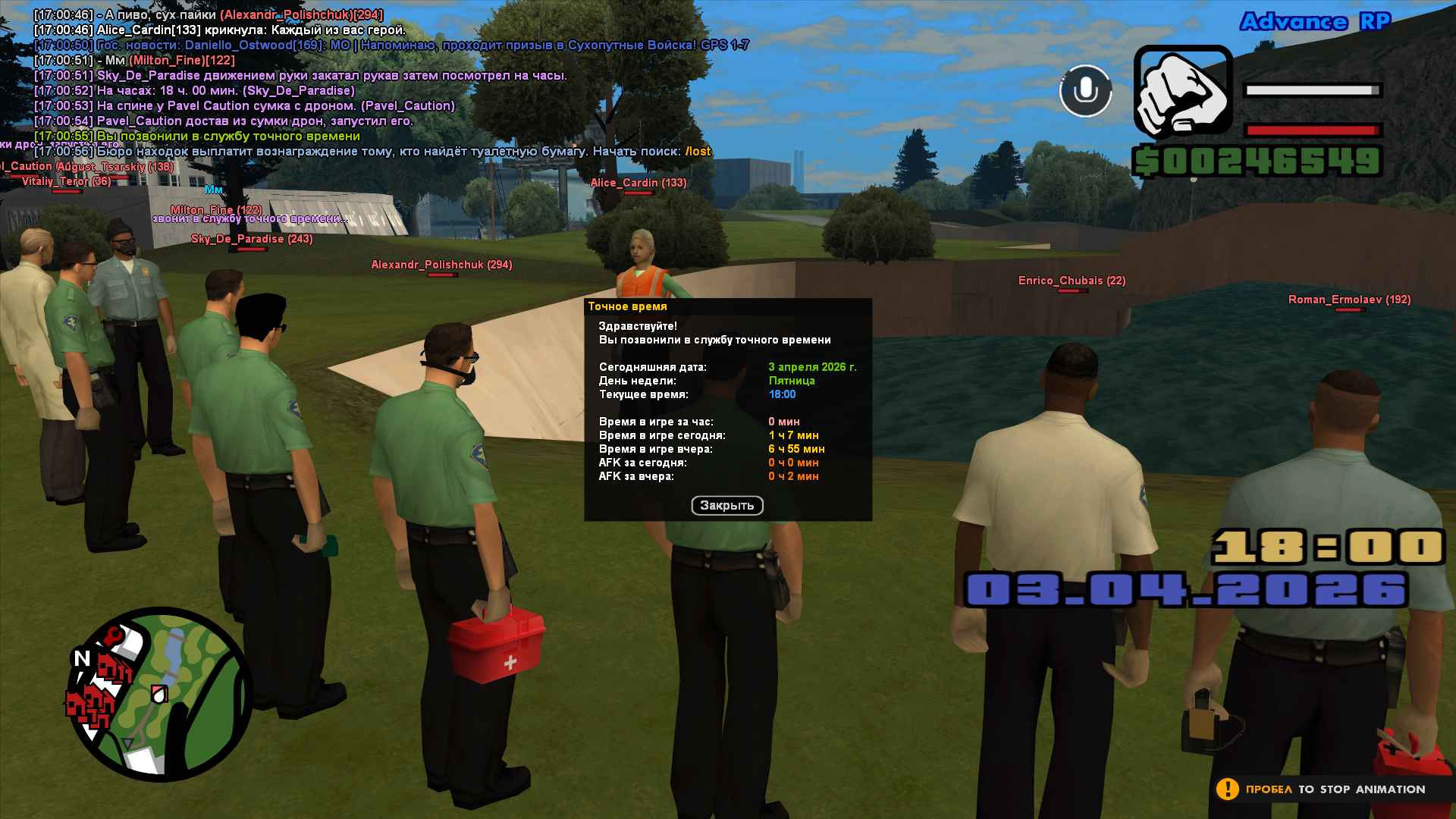The height and width of the screenshot is (819, 1456).
Task: Toggle the microphone voice chat icon
Action: pyautogui.click(x=1085, y=91)
